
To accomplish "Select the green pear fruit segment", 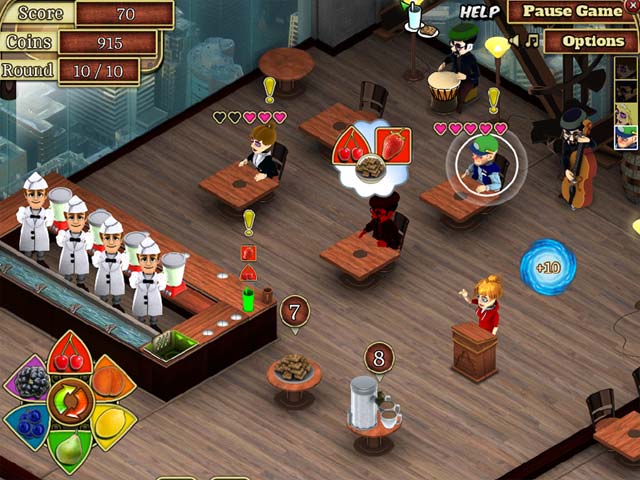I will click(x=69, y=449).
